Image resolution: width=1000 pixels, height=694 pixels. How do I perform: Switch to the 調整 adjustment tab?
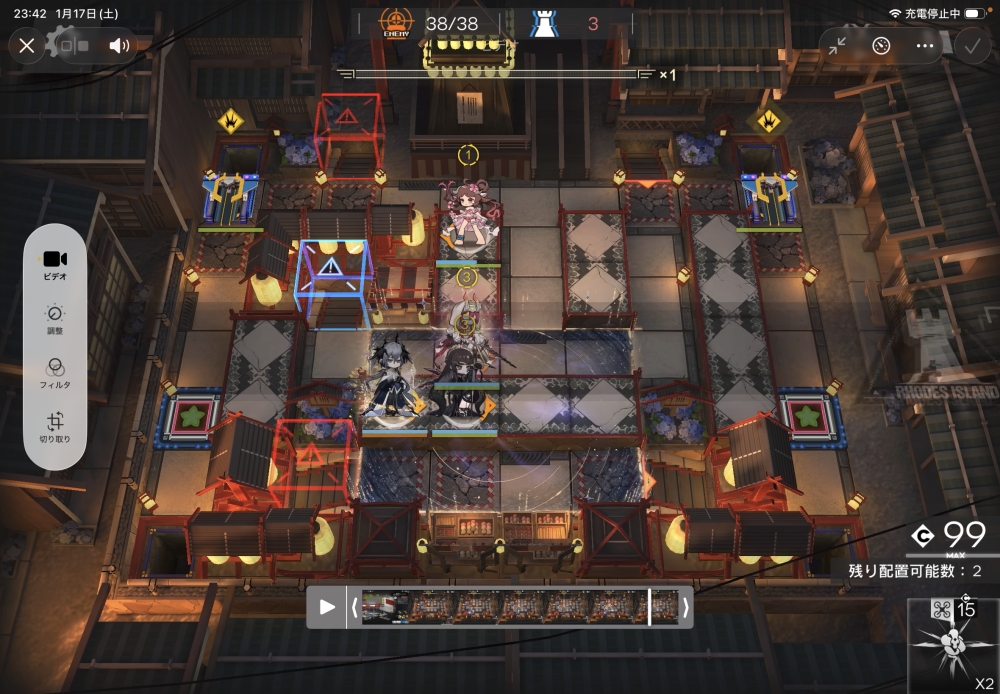55,320
